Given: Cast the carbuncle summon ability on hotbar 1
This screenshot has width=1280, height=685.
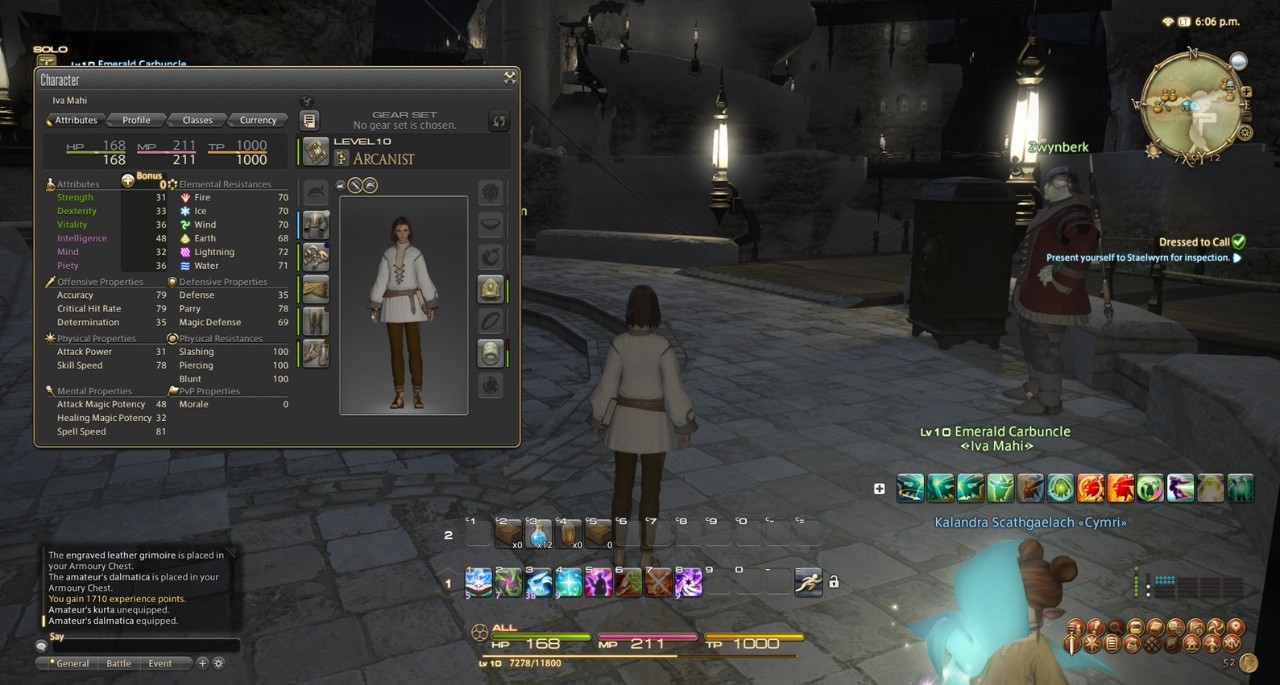Looking at the screenshot, I should (x=540, y=581).
